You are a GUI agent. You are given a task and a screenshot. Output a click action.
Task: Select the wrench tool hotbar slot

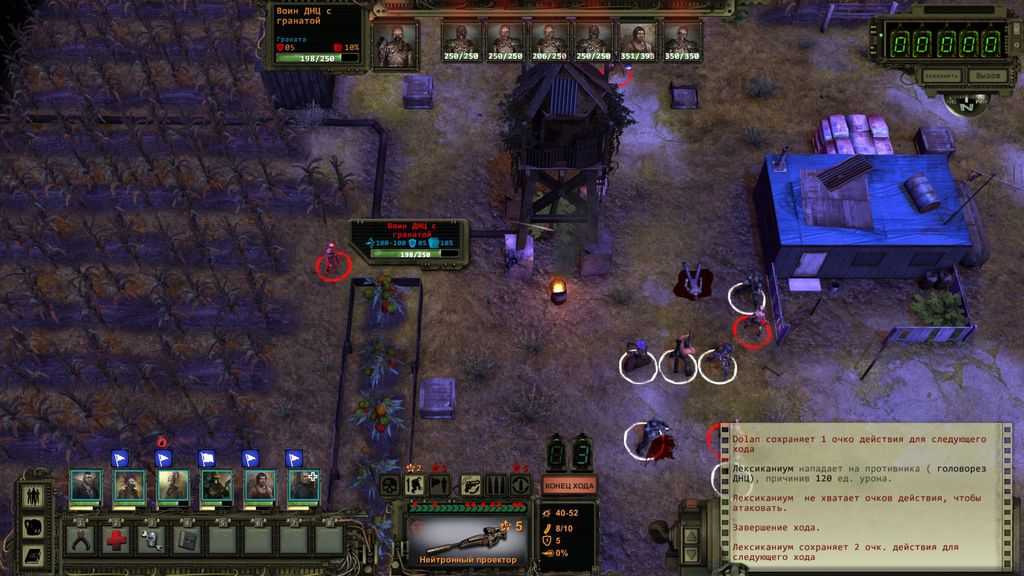(x=151, y=538)
